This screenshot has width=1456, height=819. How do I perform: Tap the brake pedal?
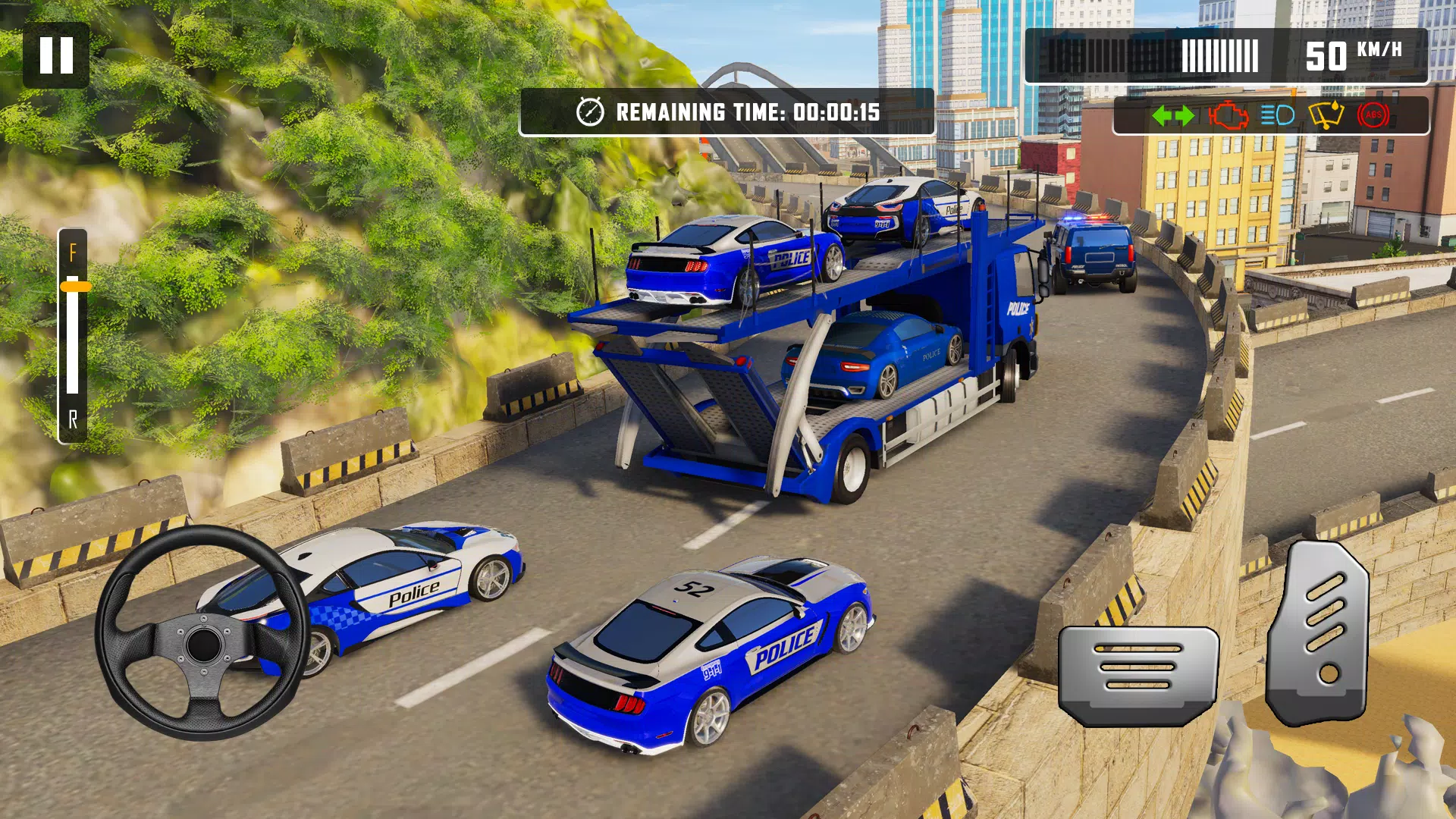point(1138,673)
